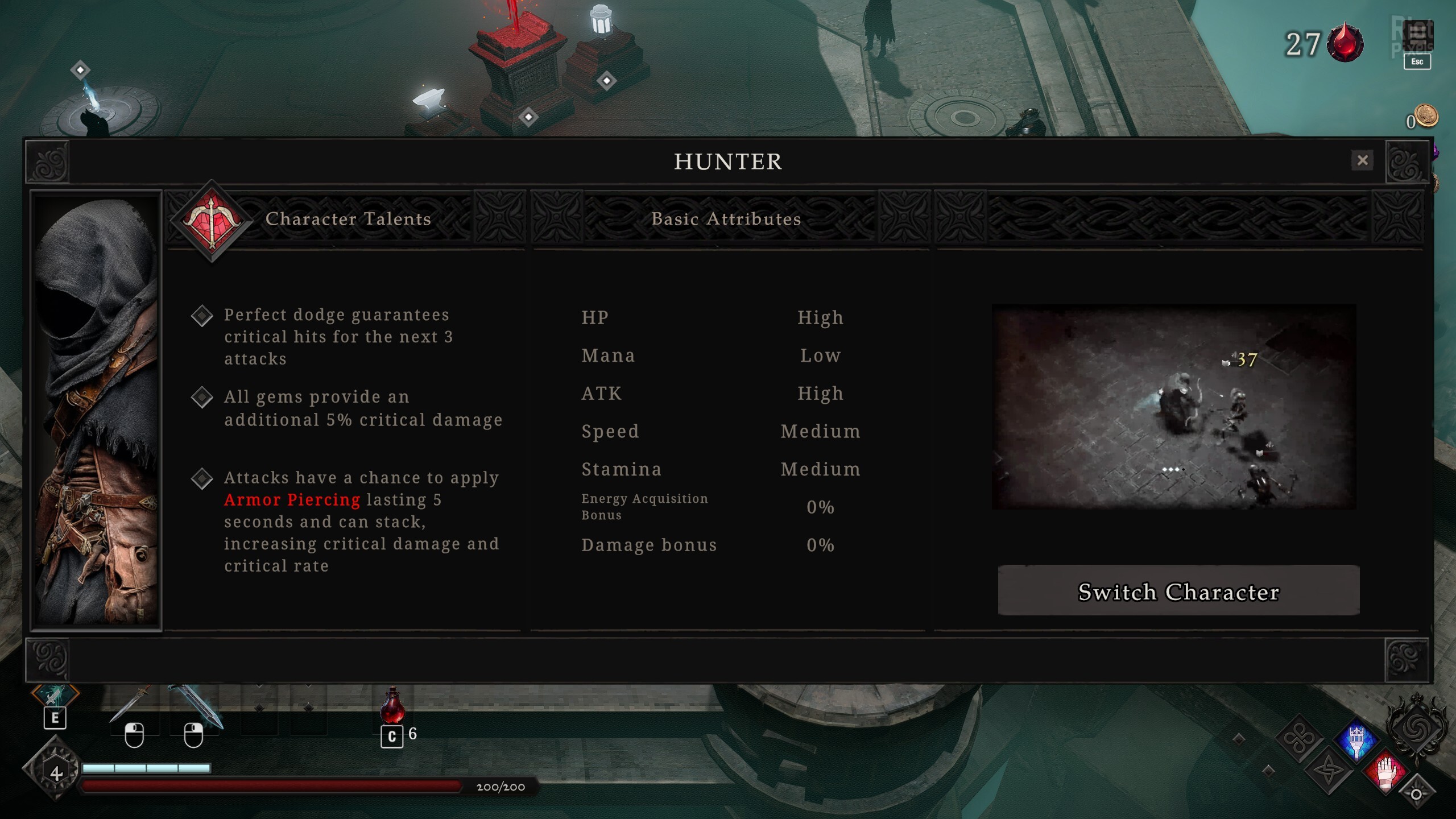Screen dimensions: 1456x819
Task: Activate the red bandaged hand ability
Action: coord(1386,772)
